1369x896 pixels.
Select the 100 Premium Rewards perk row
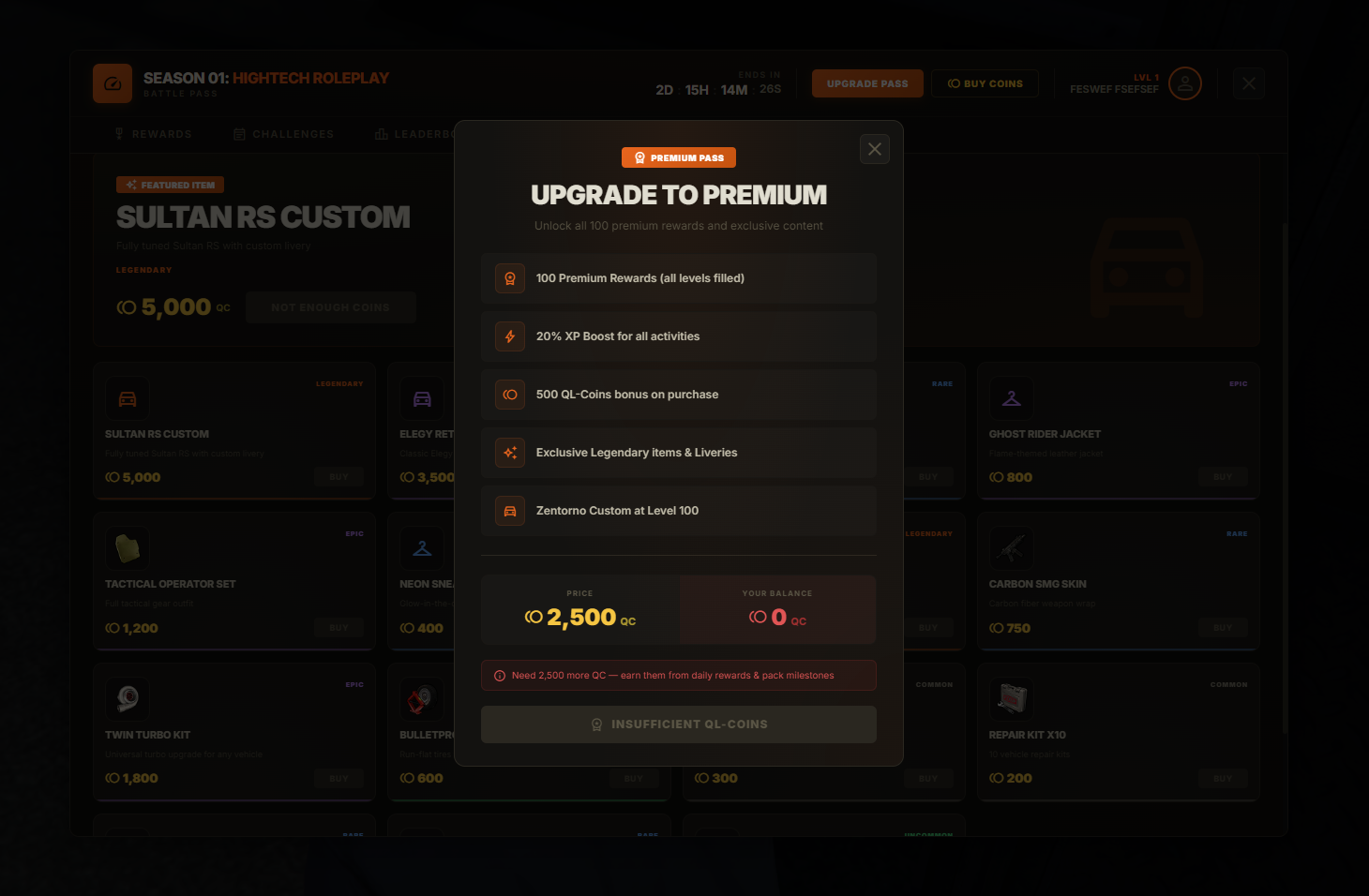[679, 278]
